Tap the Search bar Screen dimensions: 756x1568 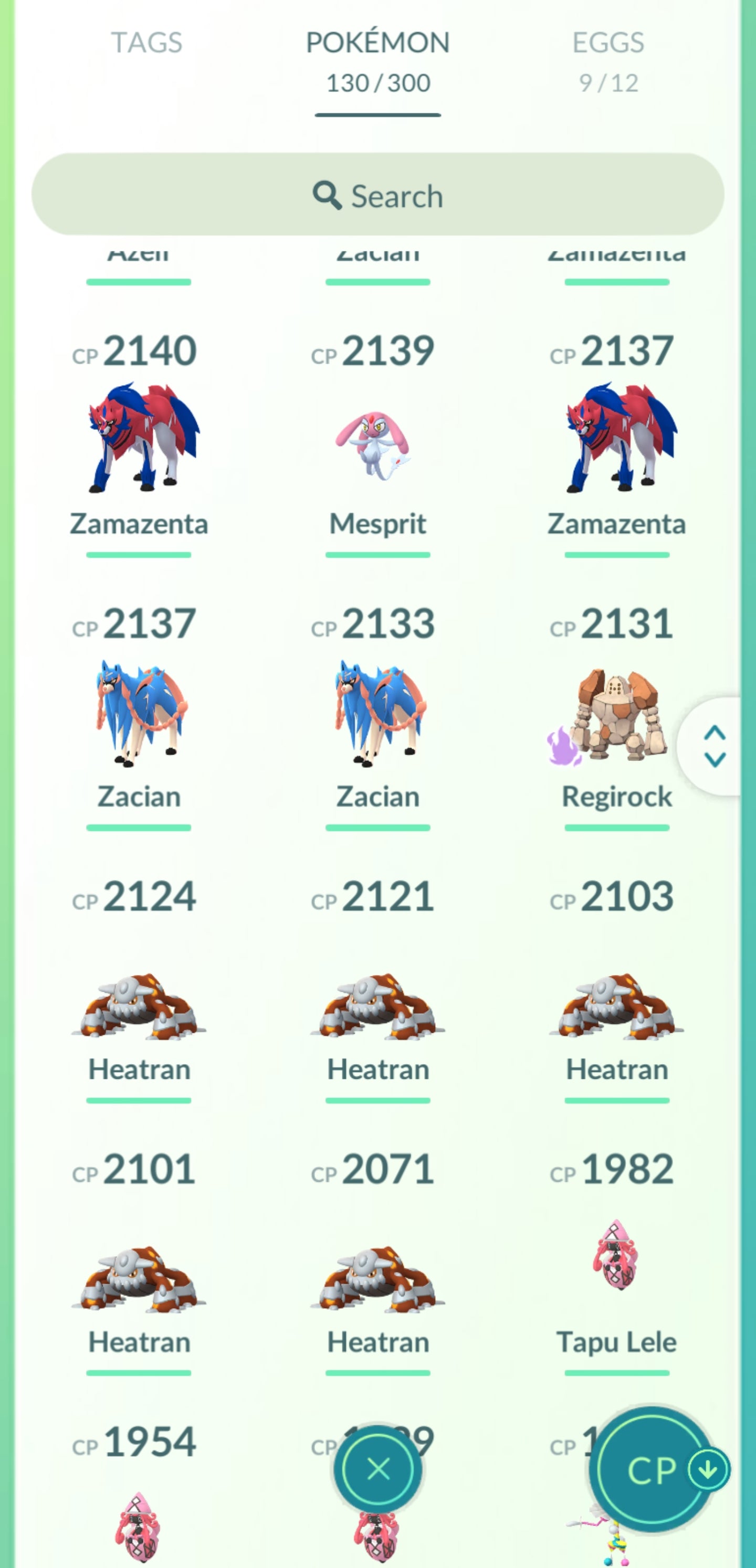point(377,195)
